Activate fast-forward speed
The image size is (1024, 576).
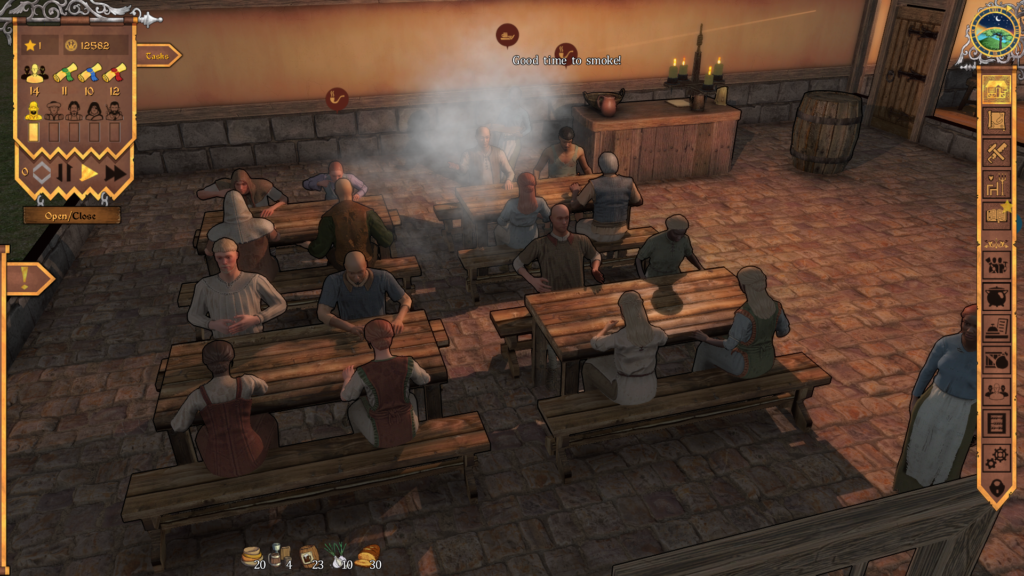point(115,172)
